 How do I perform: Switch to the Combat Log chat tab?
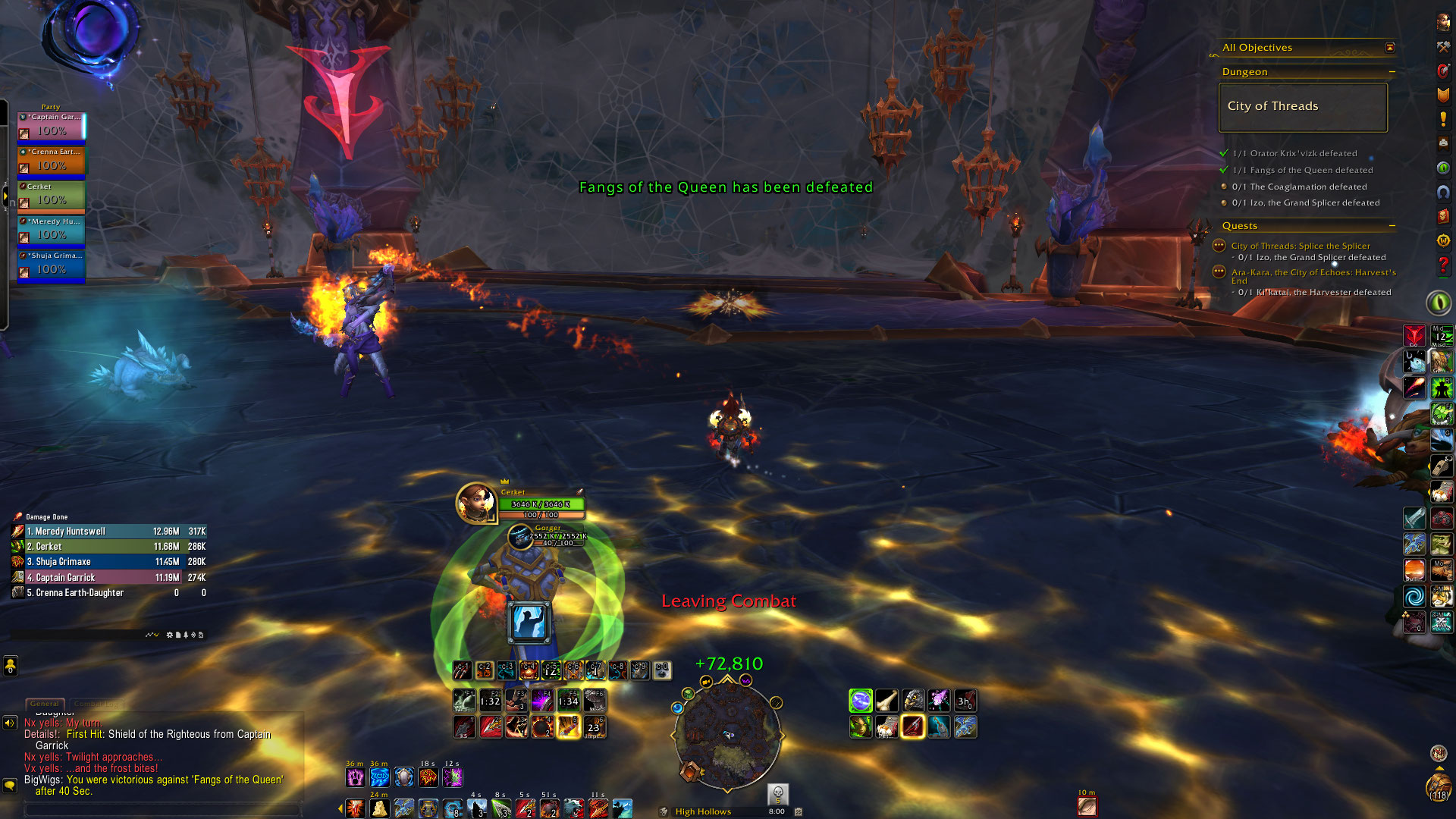click(x=96, y=704)
